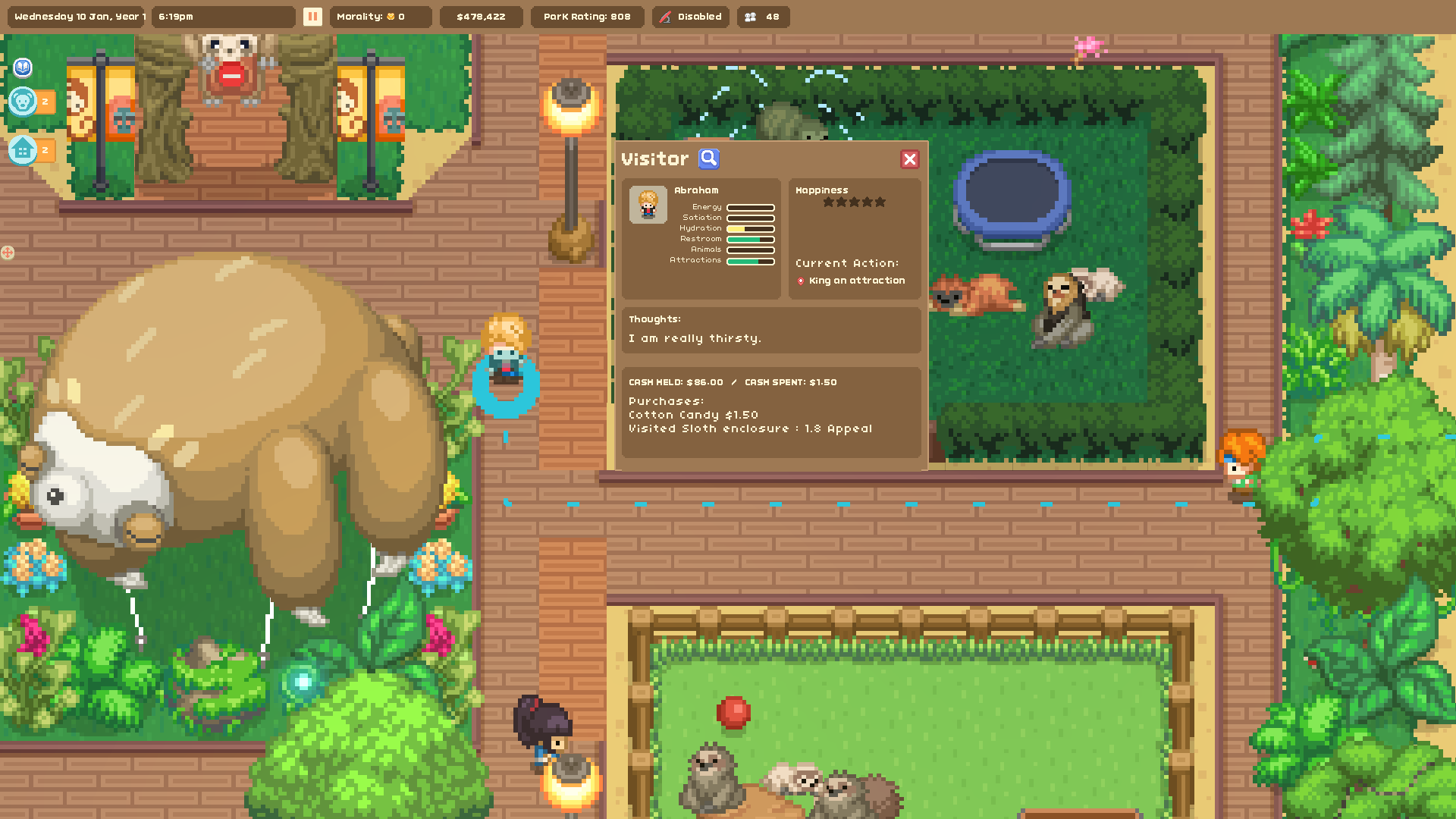This screenshot has height=819, width=1456.
Task: Click the money total of $478,422
Action: [x=482, y=16]
